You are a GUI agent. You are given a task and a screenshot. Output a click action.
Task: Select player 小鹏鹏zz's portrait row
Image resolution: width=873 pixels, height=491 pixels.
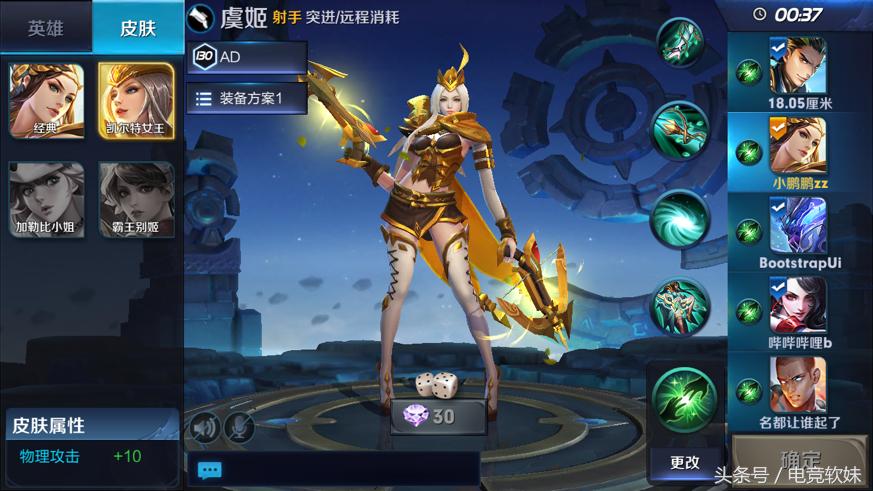pyautogui.click(x=798, y=152)
